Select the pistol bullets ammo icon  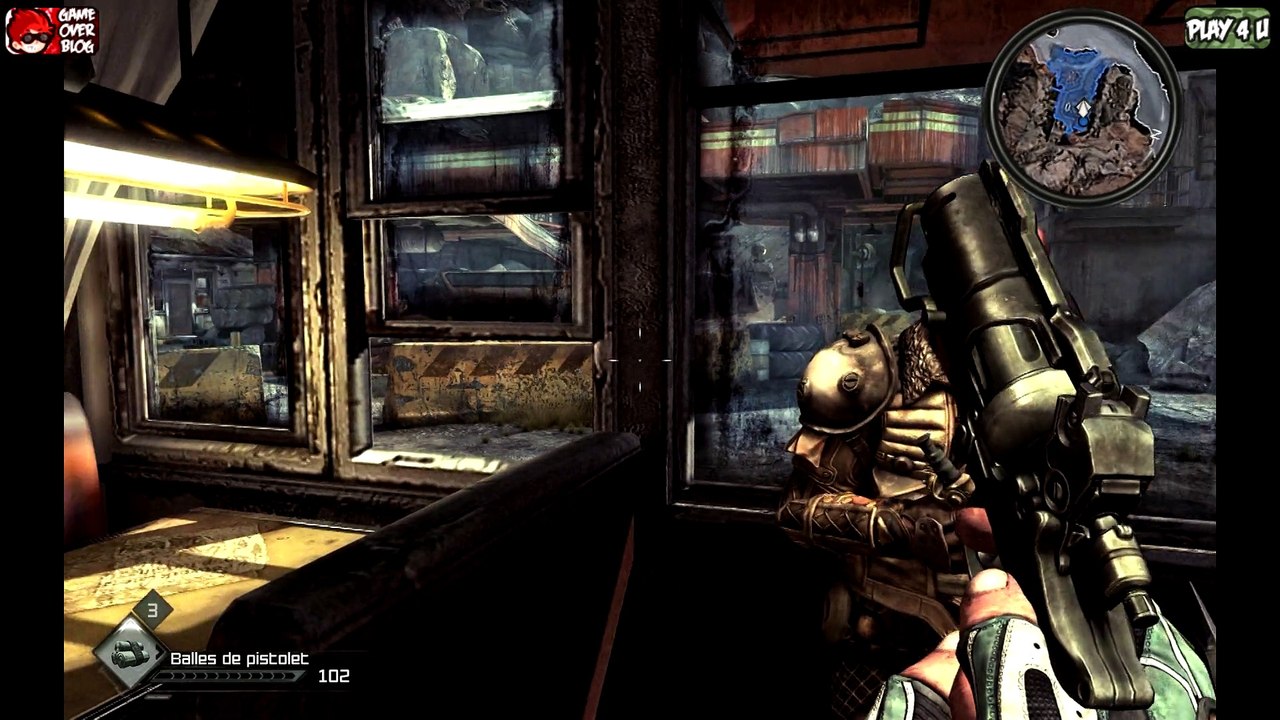[x=130, y=653]
